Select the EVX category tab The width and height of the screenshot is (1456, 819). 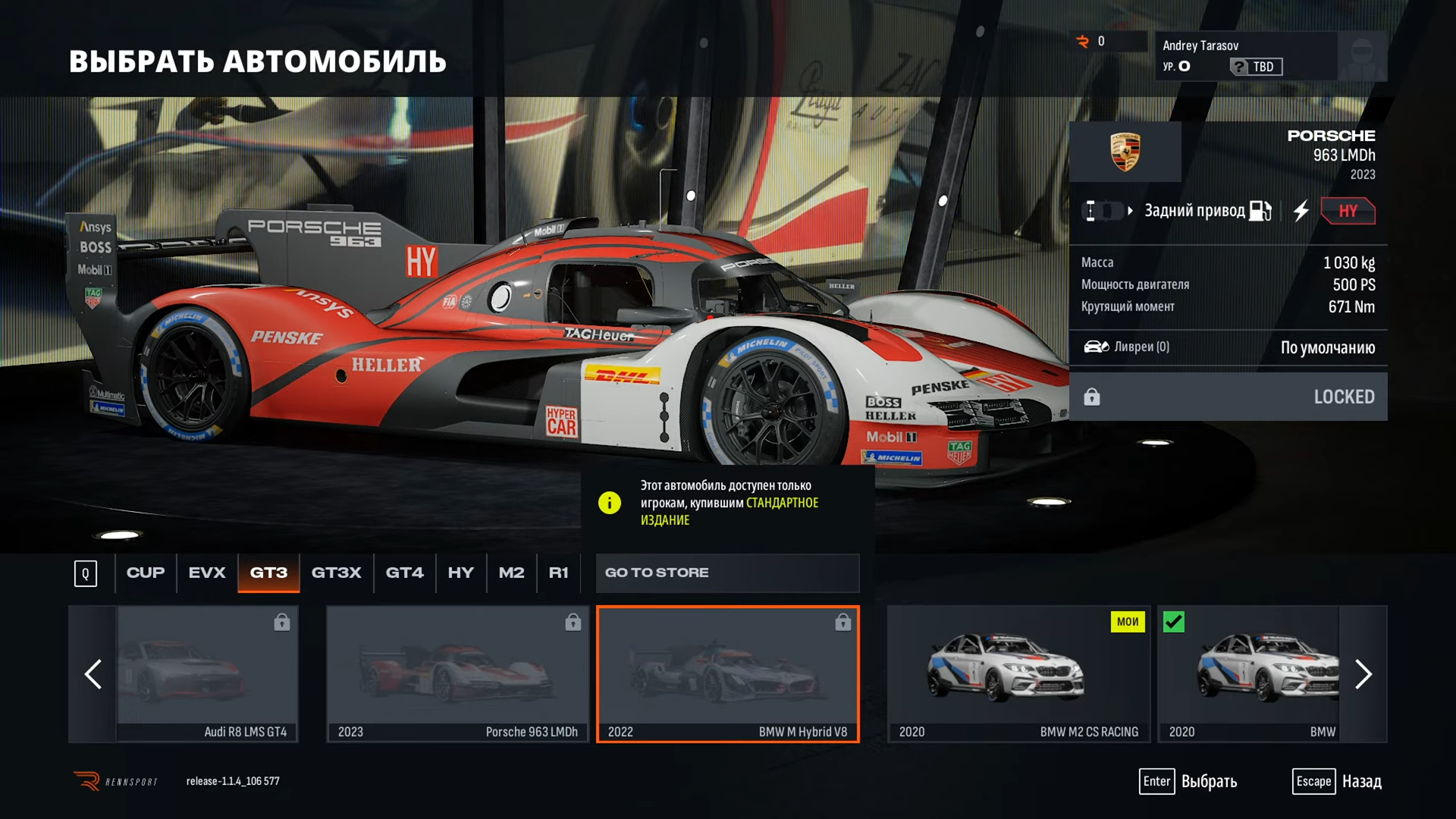coord(207,573)
